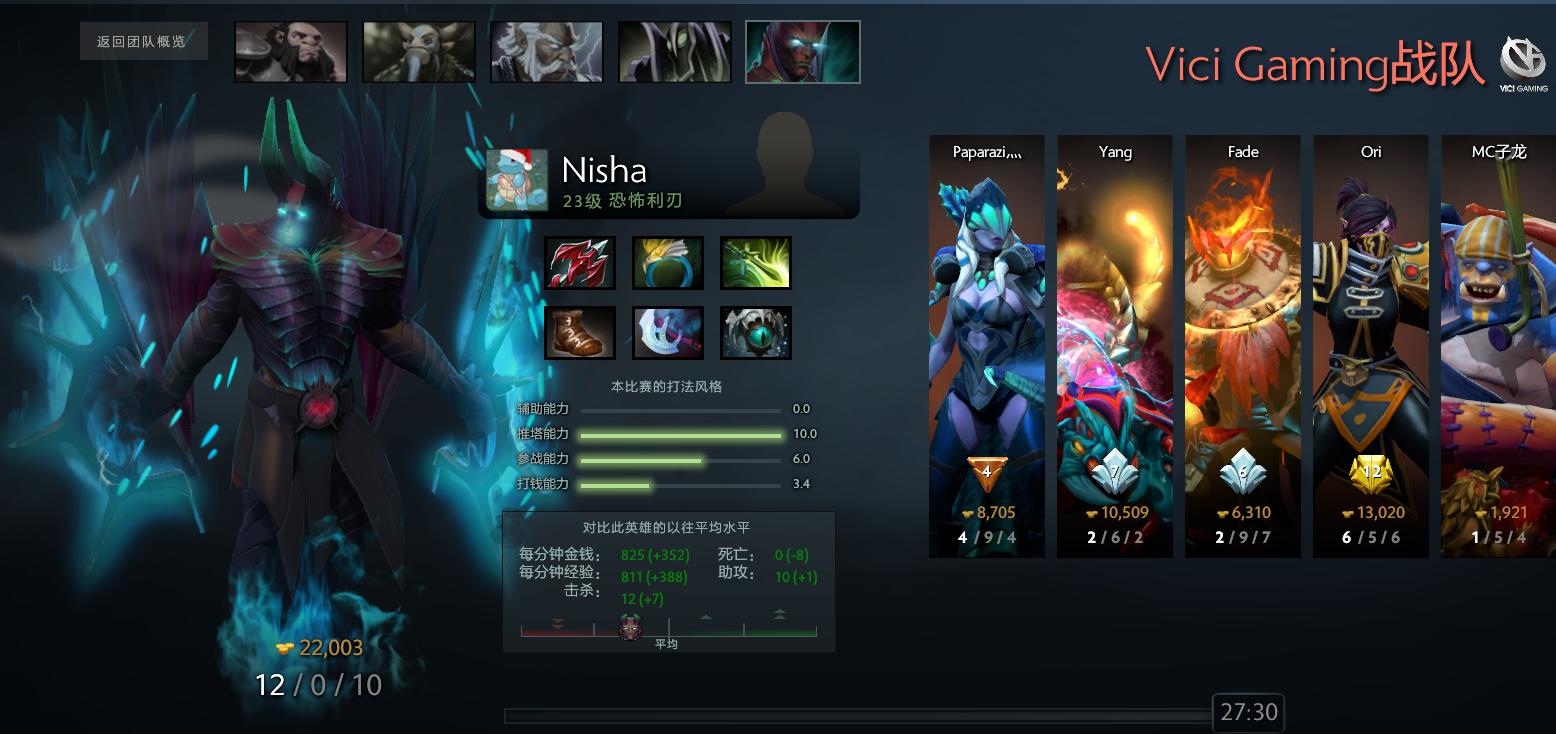Click the Power Treads boots icon

pyautogui.click(x=580, y=332)
